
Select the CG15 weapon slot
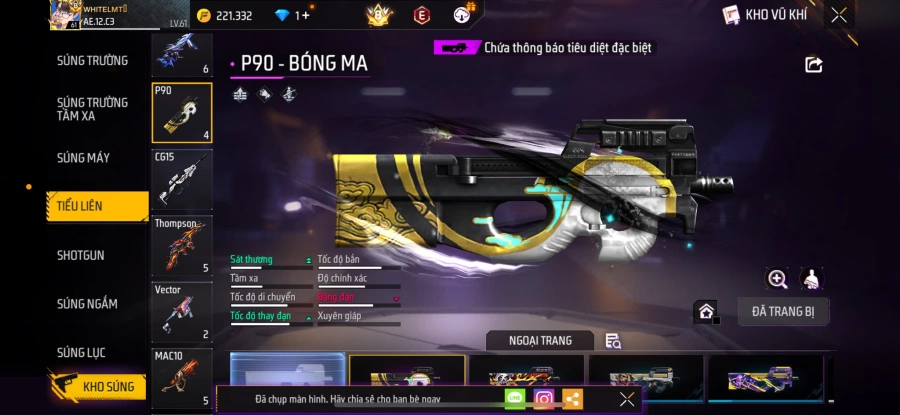click(181, 178)
